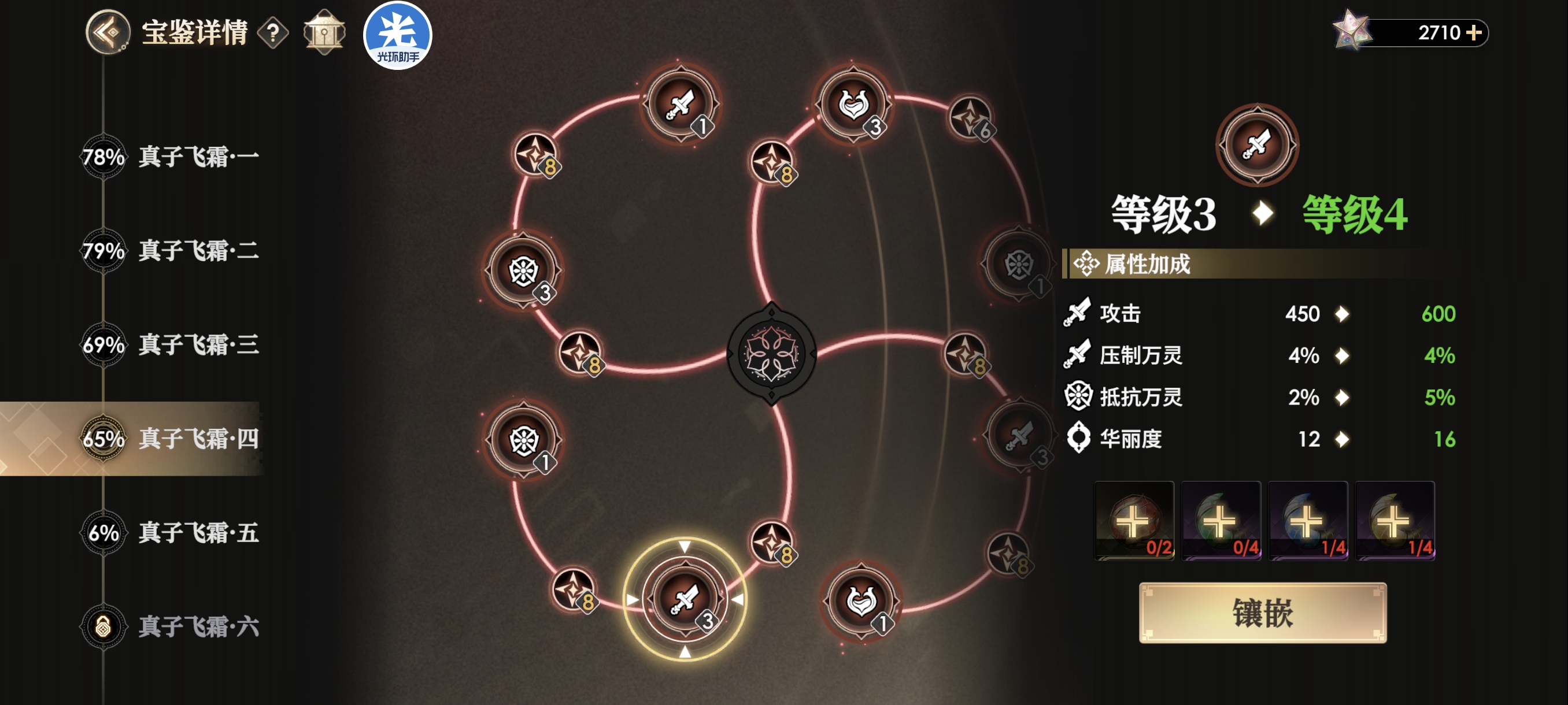
Task: Choose the star node numbered 6
Action: tap(970, 117)
